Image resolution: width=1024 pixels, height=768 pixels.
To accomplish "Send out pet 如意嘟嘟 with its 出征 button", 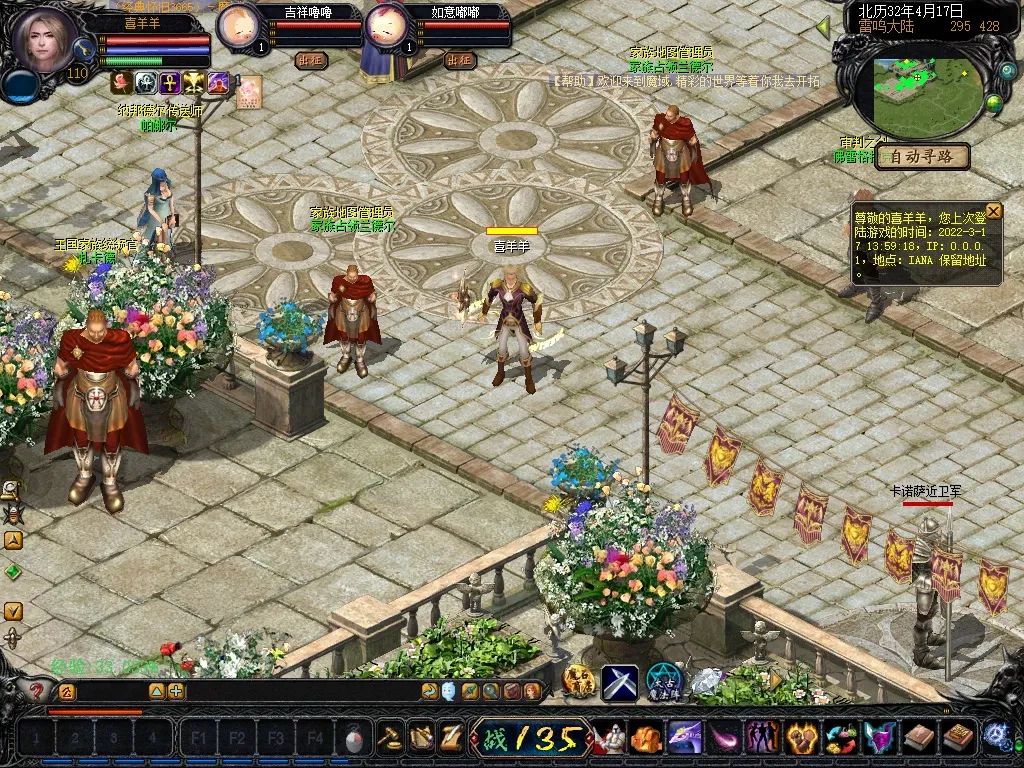I will [460, 60].
